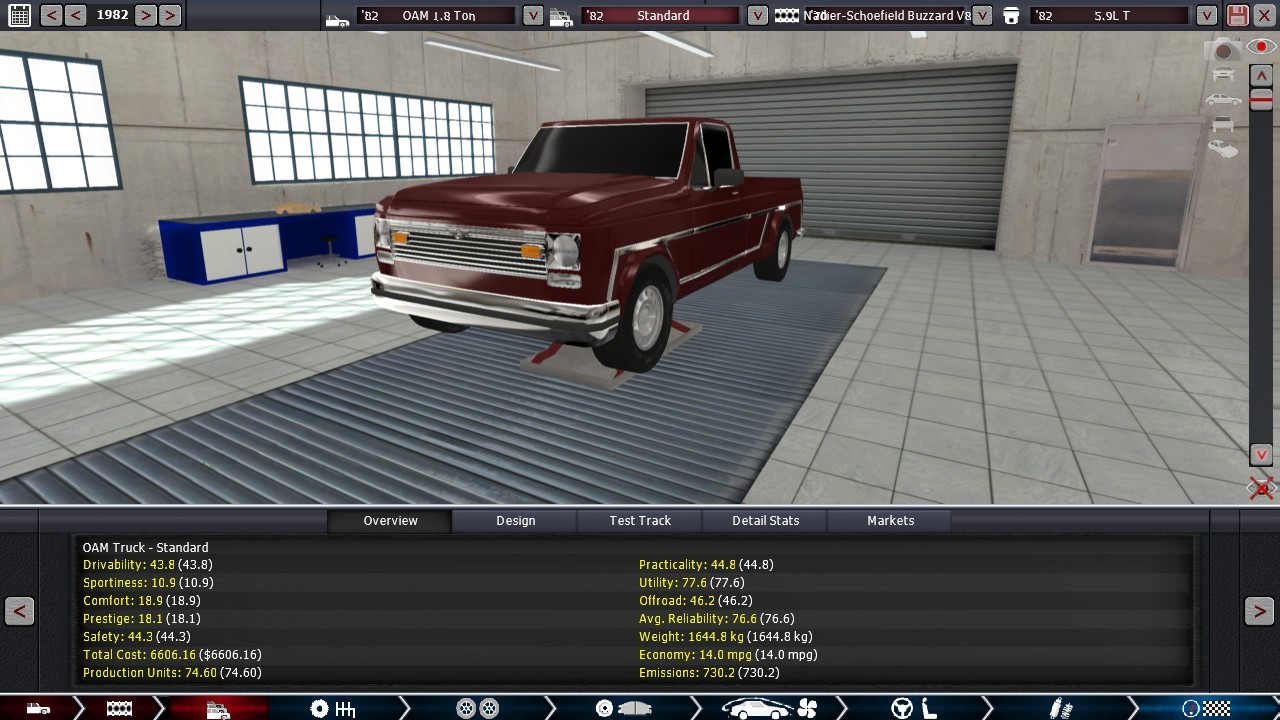The width and height of the screenshot is (1280, 720).
Task: Open the Test Track tab
Action: [640, 520]
